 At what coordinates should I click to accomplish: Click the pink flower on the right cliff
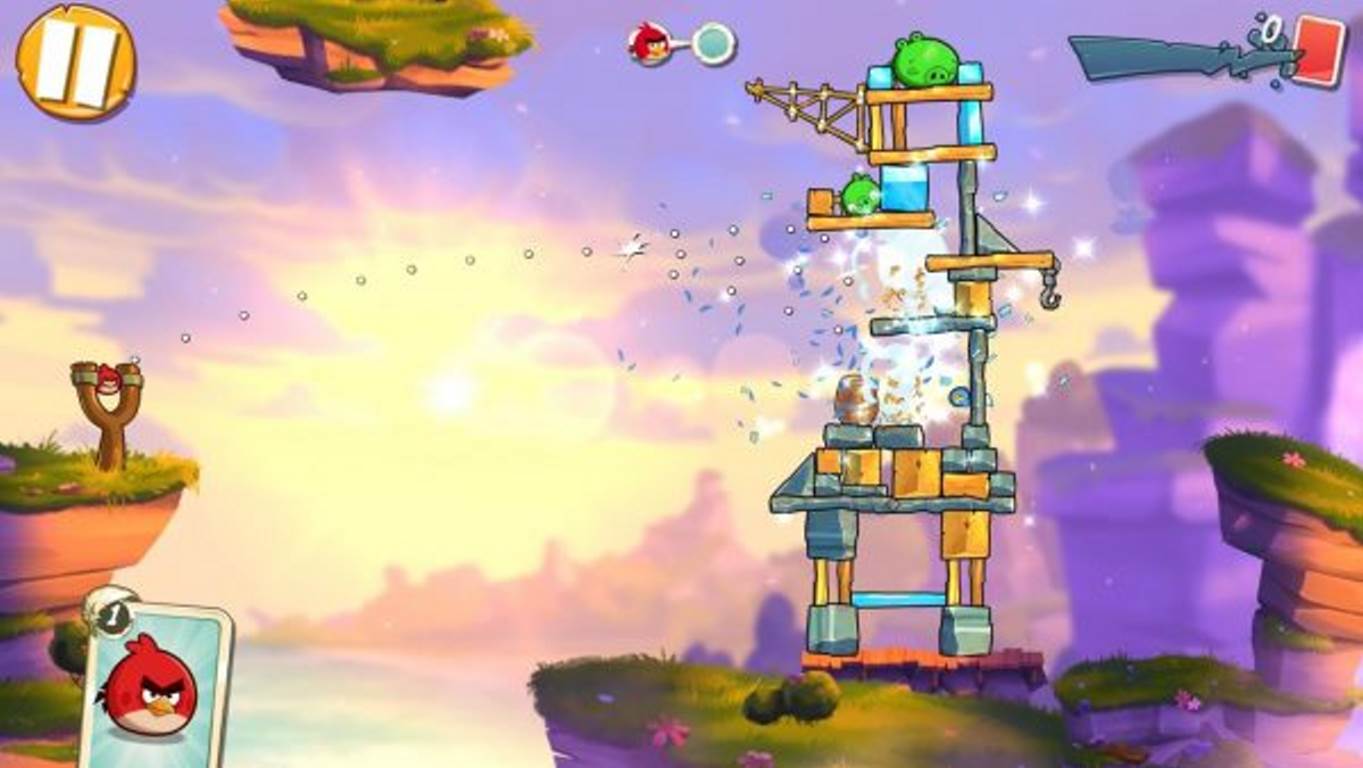click(x=1293, y=457)
